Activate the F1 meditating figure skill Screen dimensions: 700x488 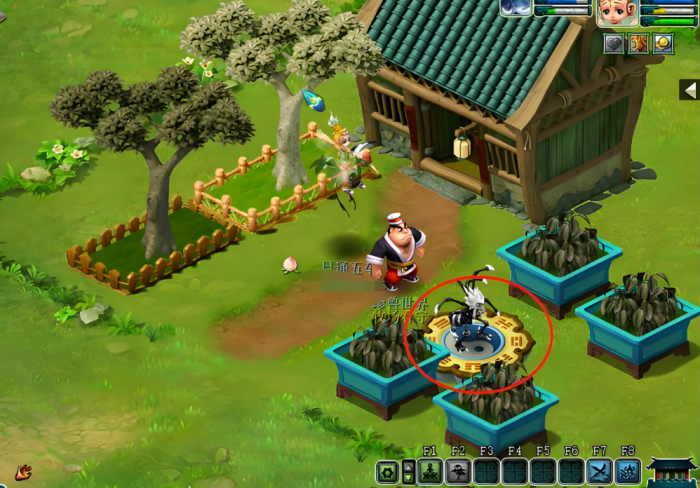pos(430,472)
